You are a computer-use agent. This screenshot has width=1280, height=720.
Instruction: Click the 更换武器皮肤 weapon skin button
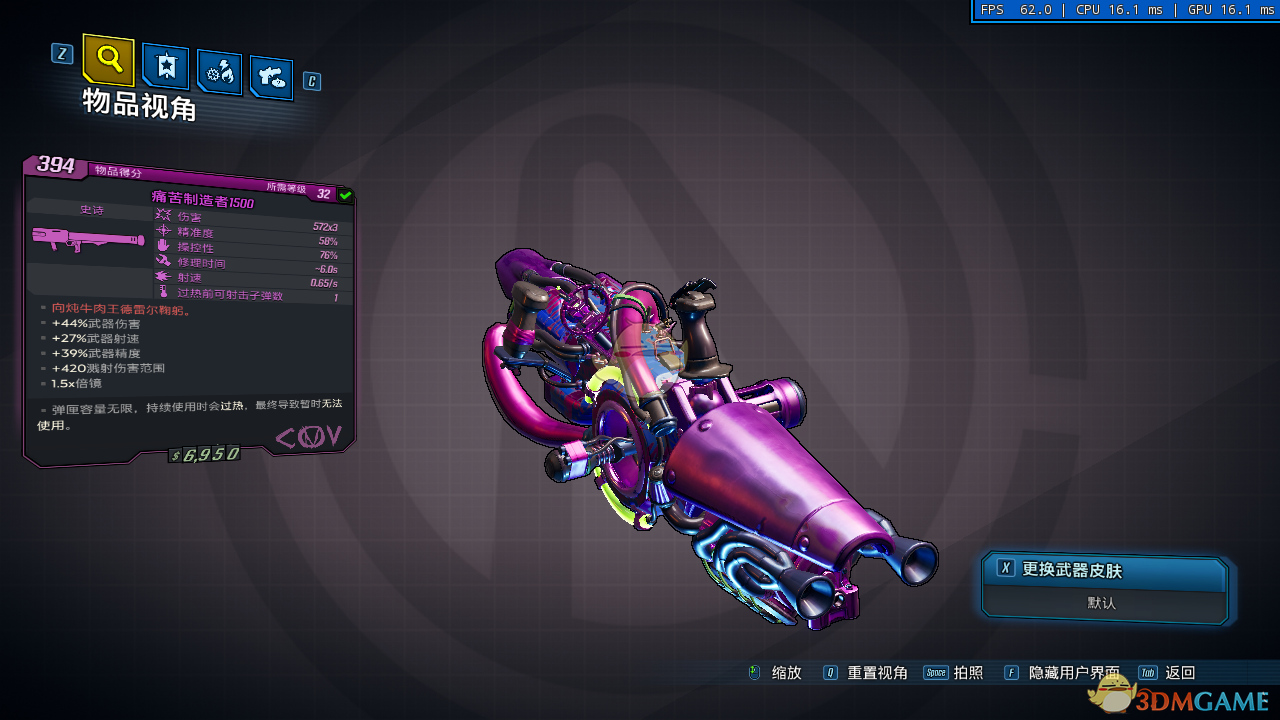pos(1104,571)
